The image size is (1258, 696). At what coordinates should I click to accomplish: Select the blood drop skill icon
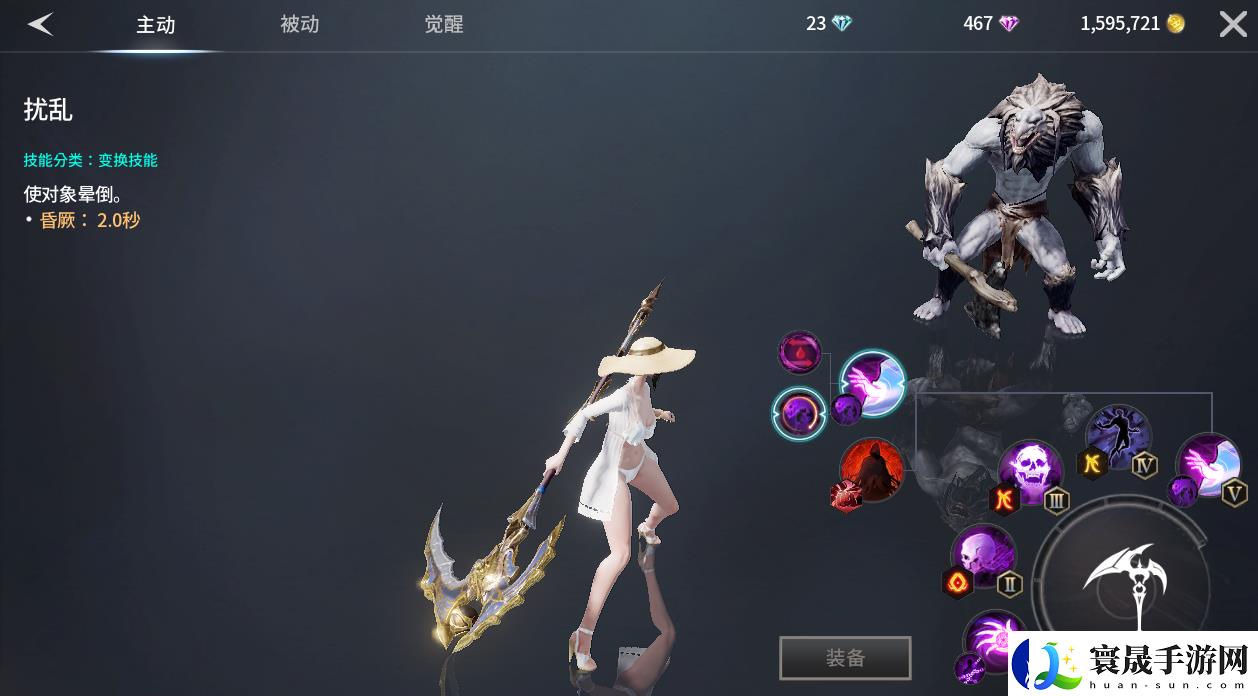[800, 353]
